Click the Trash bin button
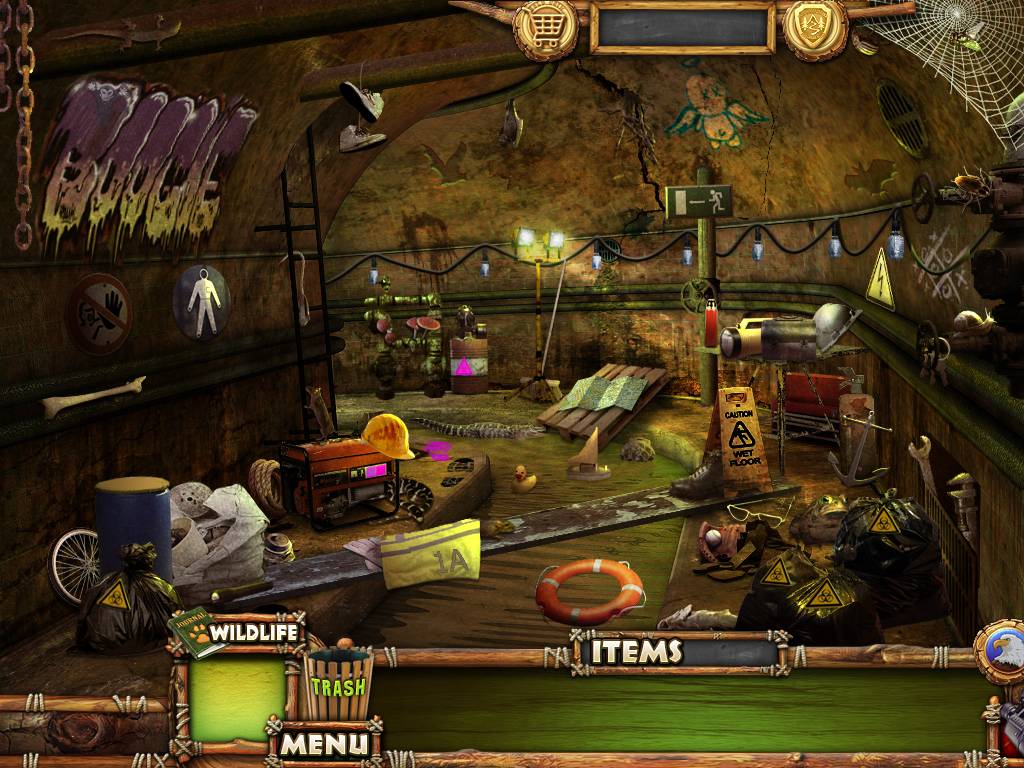The width and height of the screenshot is (1024, 768). (338, 684)
